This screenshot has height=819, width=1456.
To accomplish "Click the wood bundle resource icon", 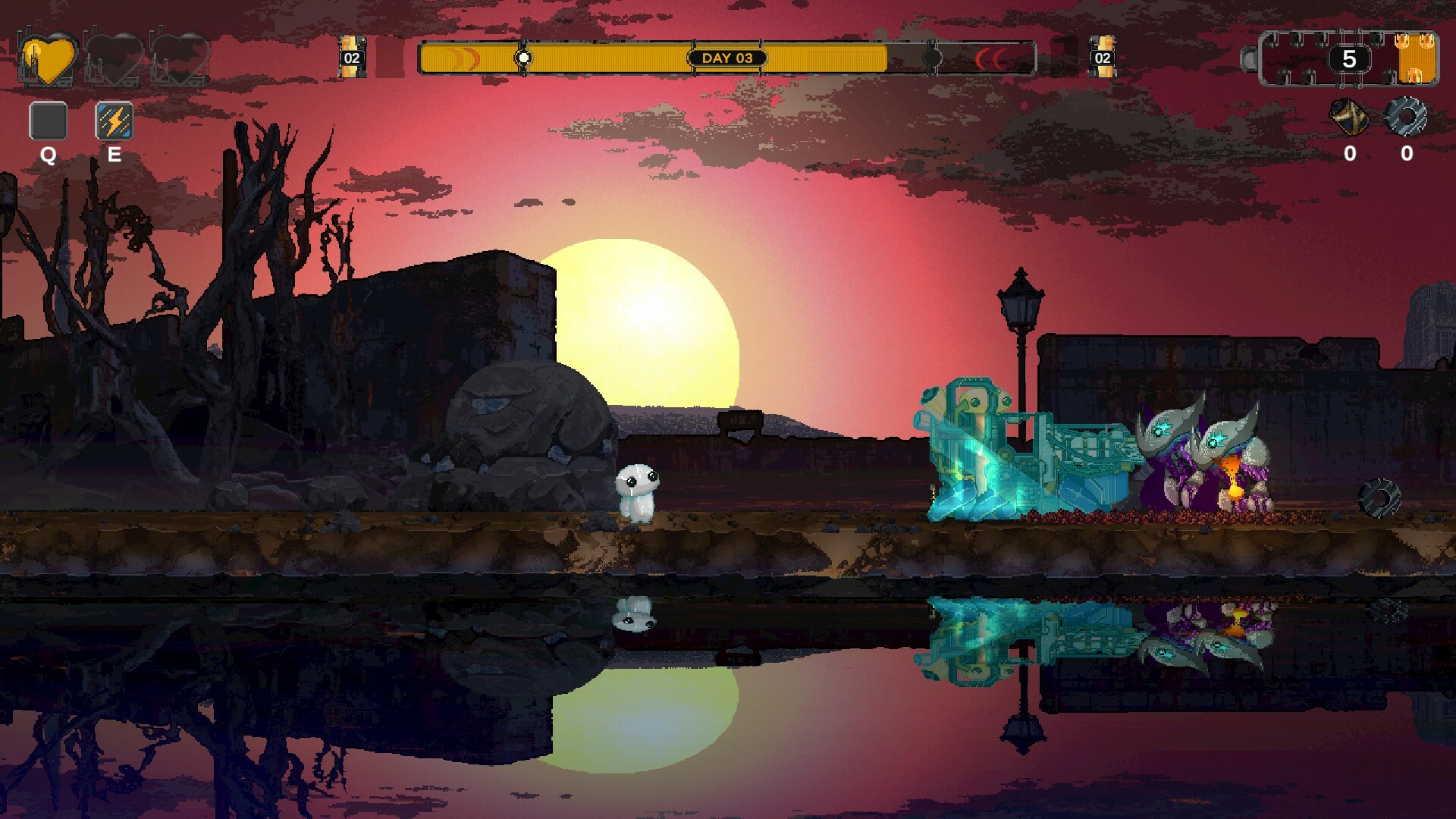I will (1349, 118).
